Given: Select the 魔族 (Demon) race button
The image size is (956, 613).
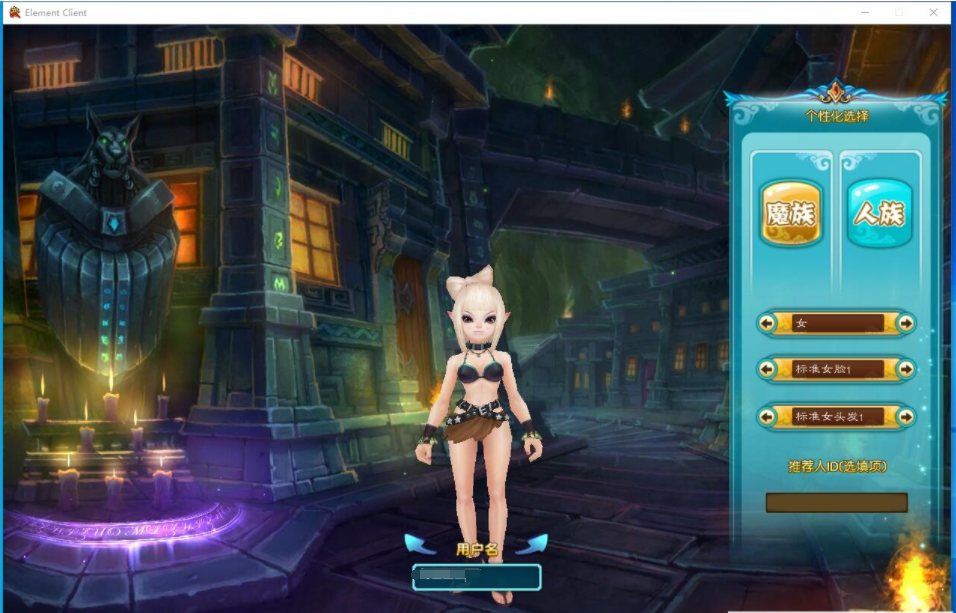Looking at the screenshot, I should click(x=791, y=213).
